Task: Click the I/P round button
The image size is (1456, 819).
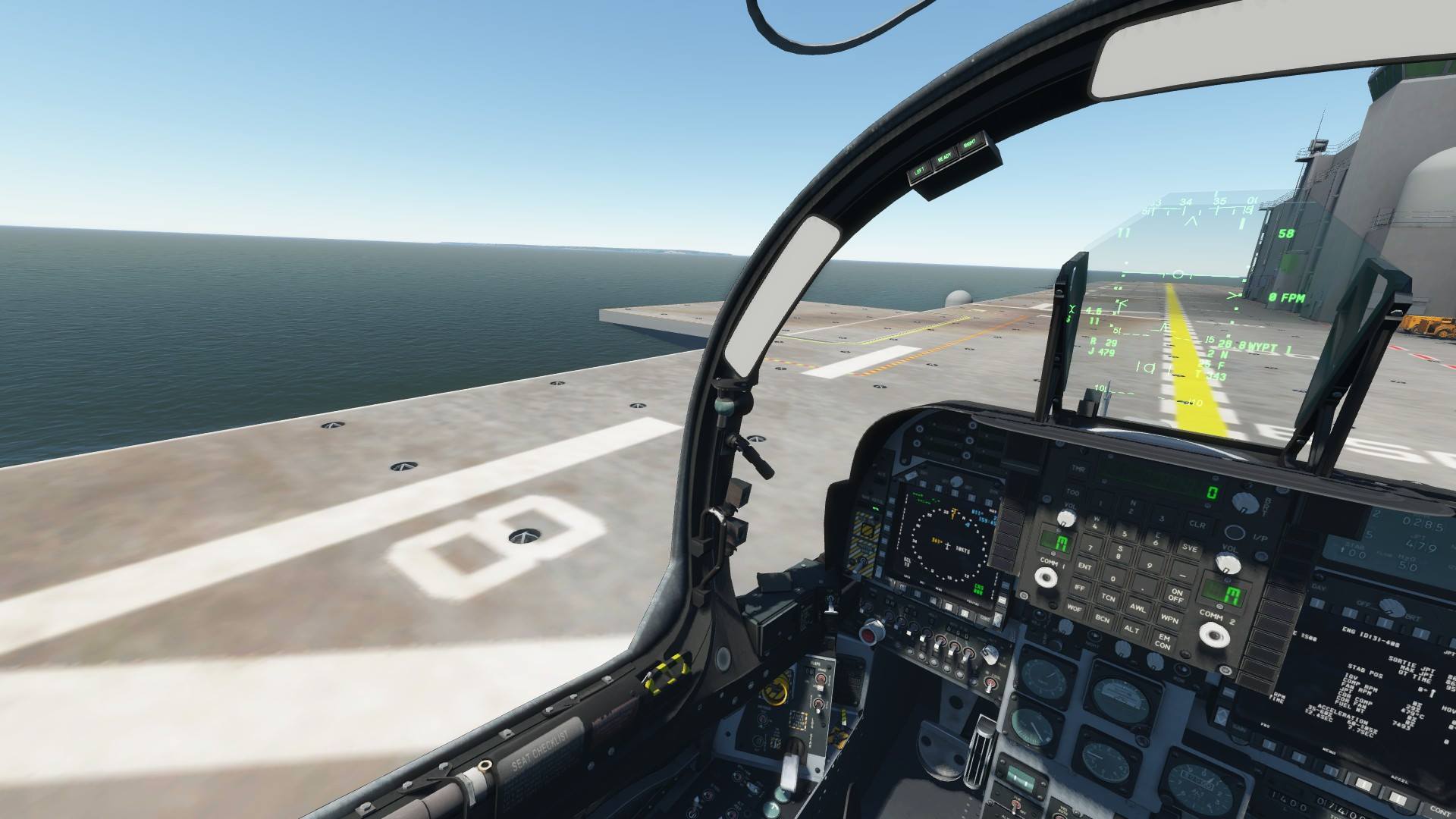Action: [x=1235, y=532]
